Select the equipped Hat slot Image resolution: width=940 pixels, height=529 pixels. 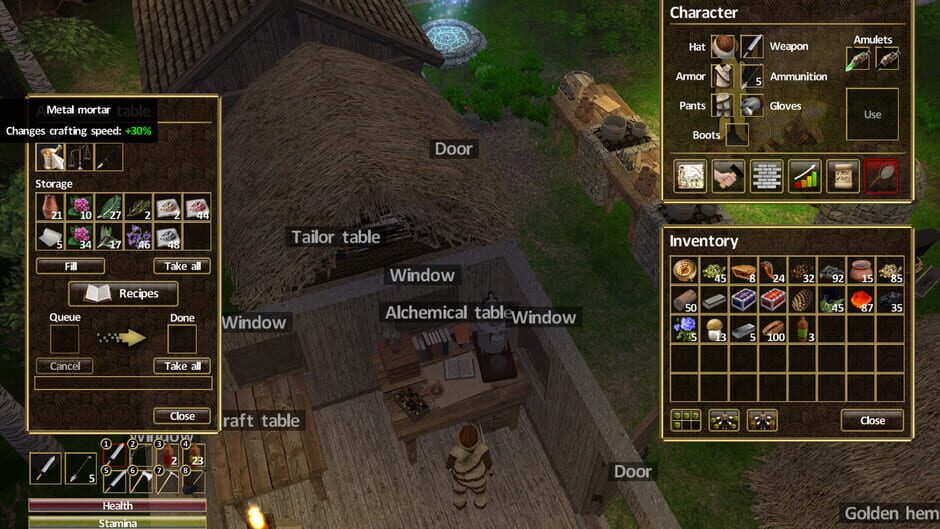click(723, 47)
